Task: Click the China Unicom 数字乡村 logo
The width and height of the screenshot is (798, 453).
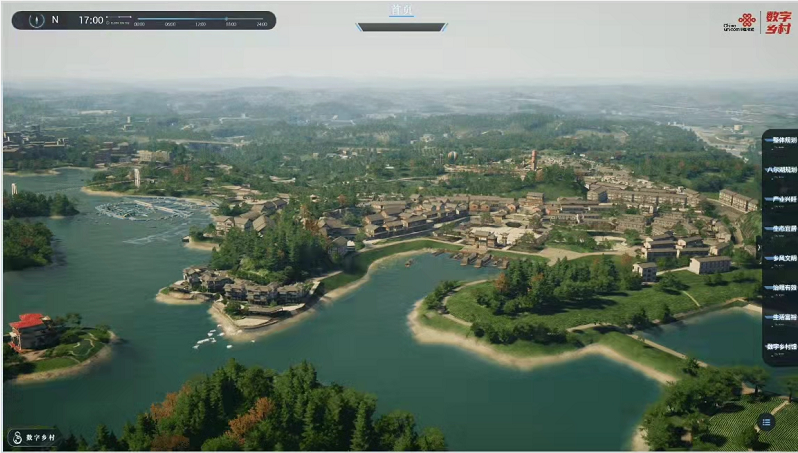Action: pos(763,22)
